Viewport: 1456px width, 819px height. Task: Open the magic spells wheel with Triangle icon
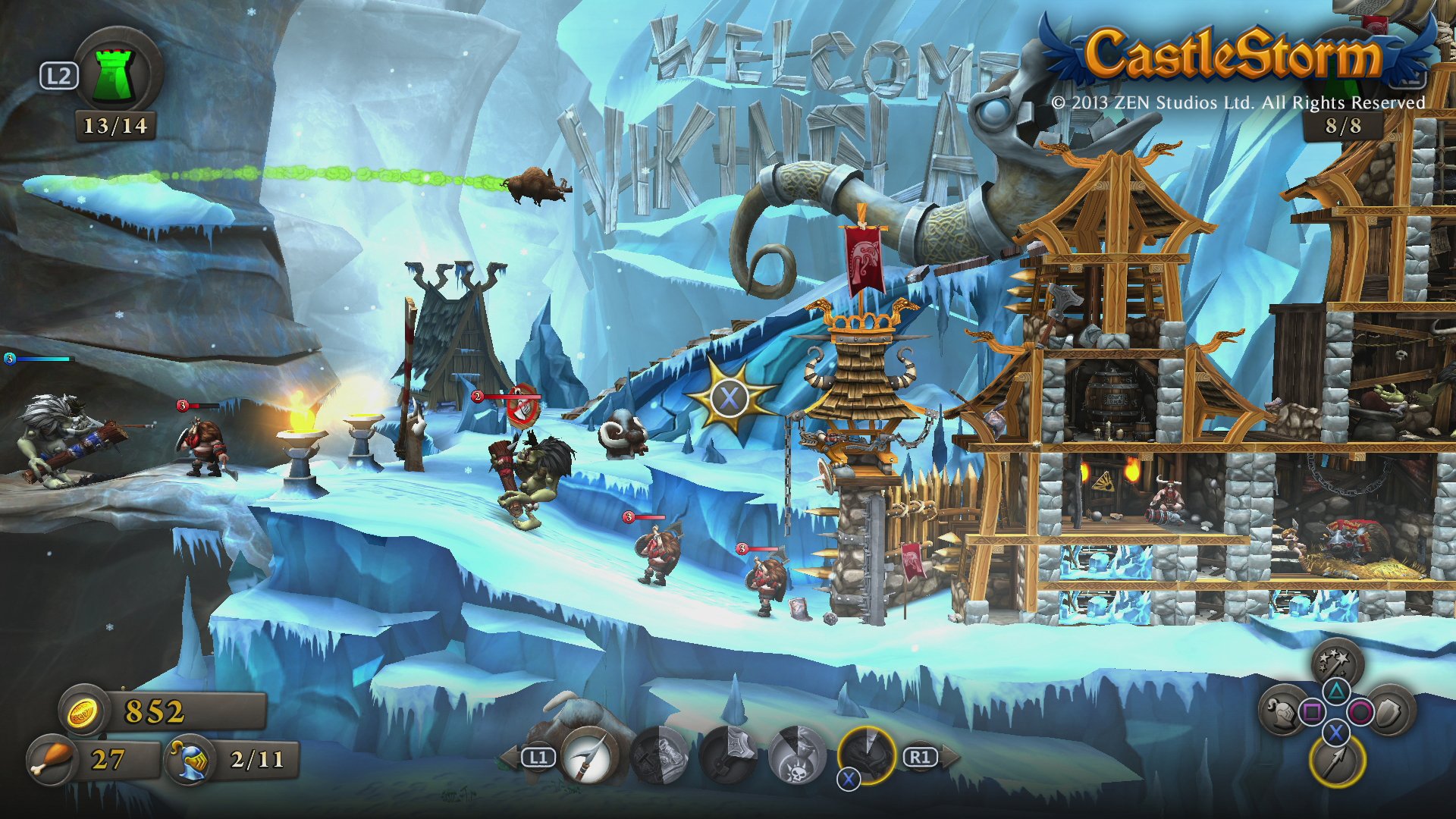[x=1334, y=661]
